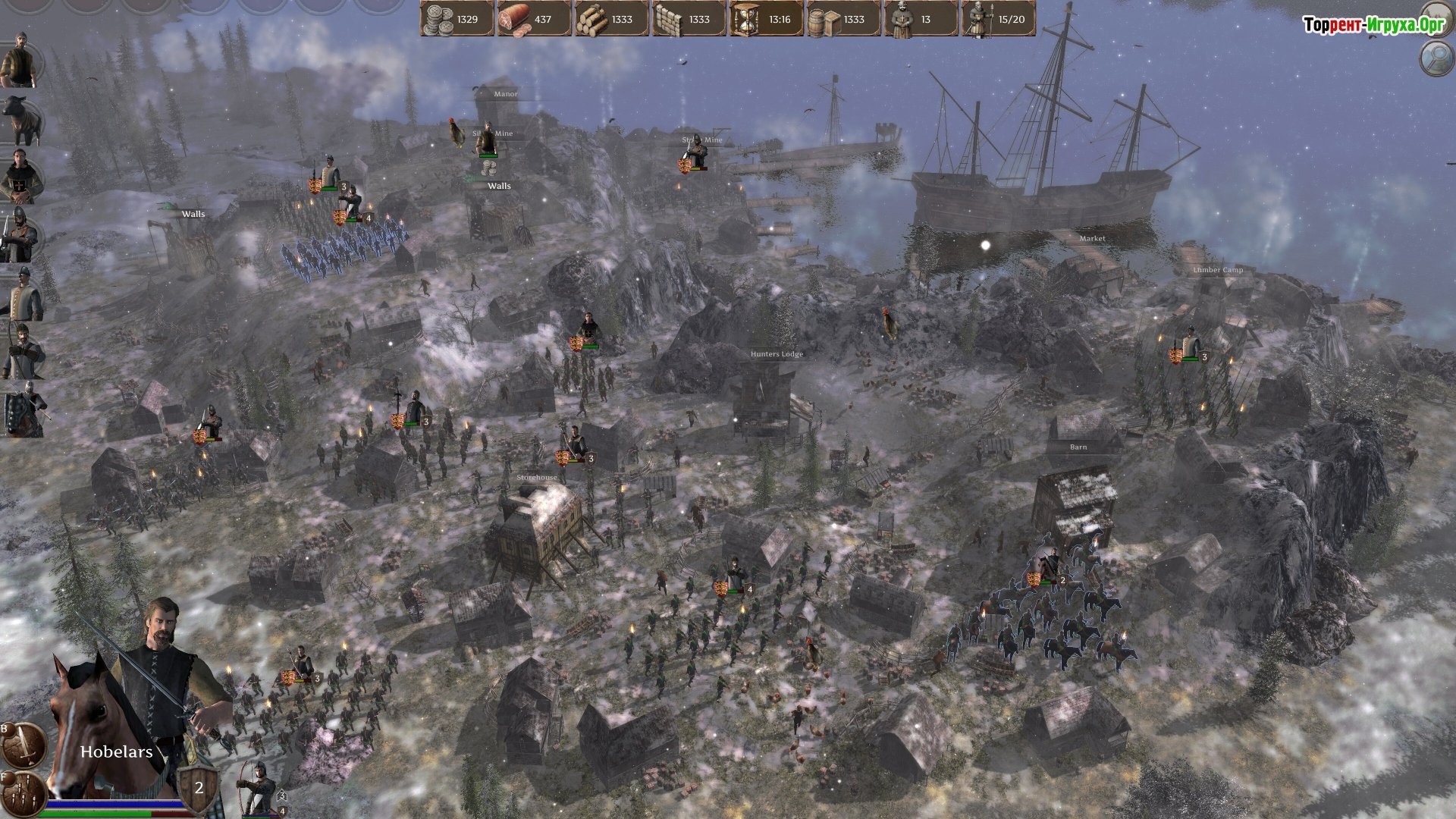Click the Lumber Camp label
Screen dimensions: 1456x819
click(x=1217, y=270)
